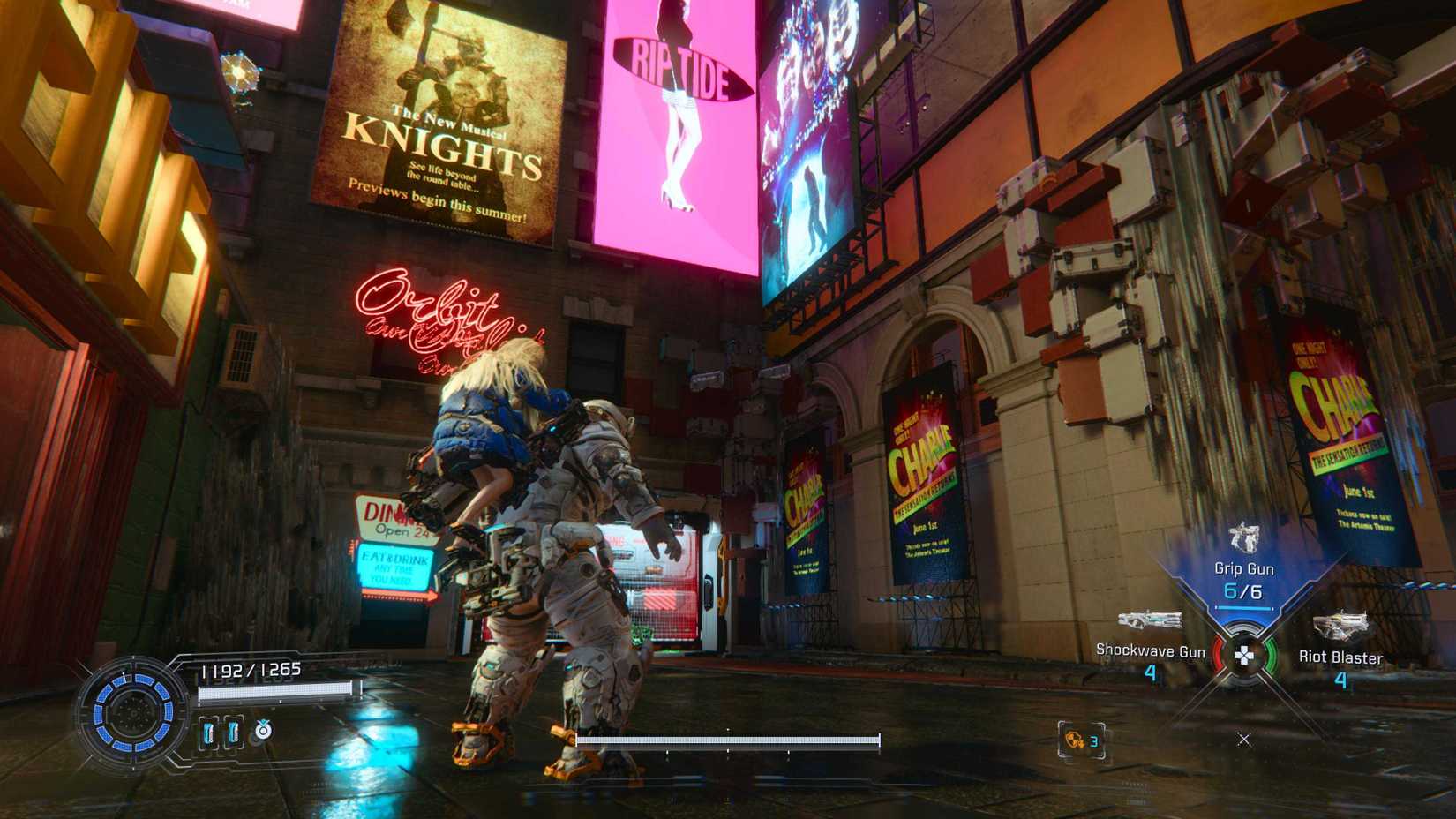This screenshot has height=819, width=1456.
Task: Click the X below the weapon wheel
Action: click(x=1243, y=739)
